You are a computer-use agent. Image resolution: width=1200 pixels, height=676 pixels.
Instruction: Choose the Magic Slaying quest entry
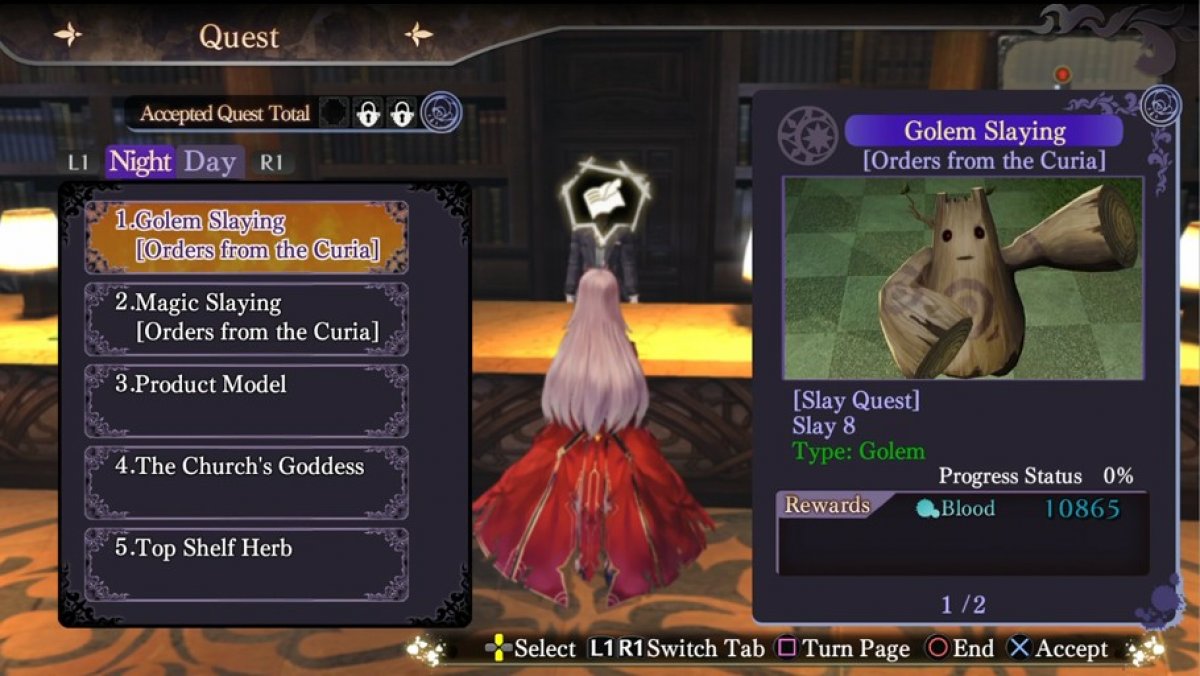[247, 318]
